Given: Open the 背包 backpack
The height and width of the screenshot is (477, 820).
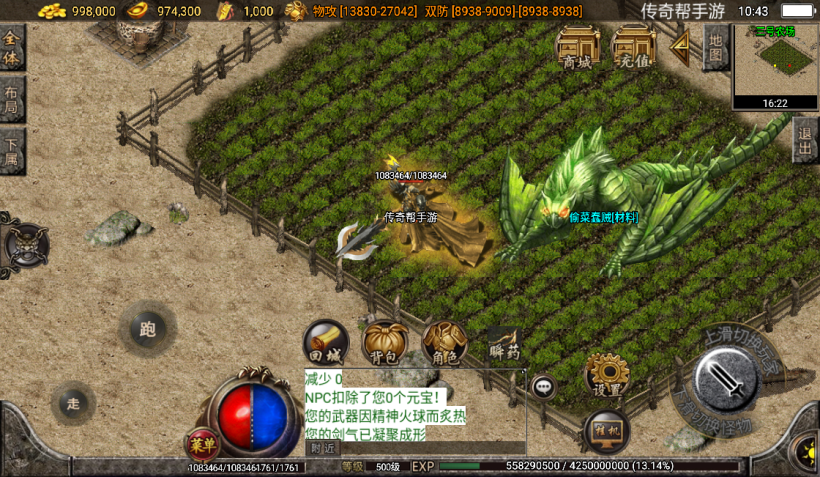Looking at the screenshot, I should [x=384, y=342].
